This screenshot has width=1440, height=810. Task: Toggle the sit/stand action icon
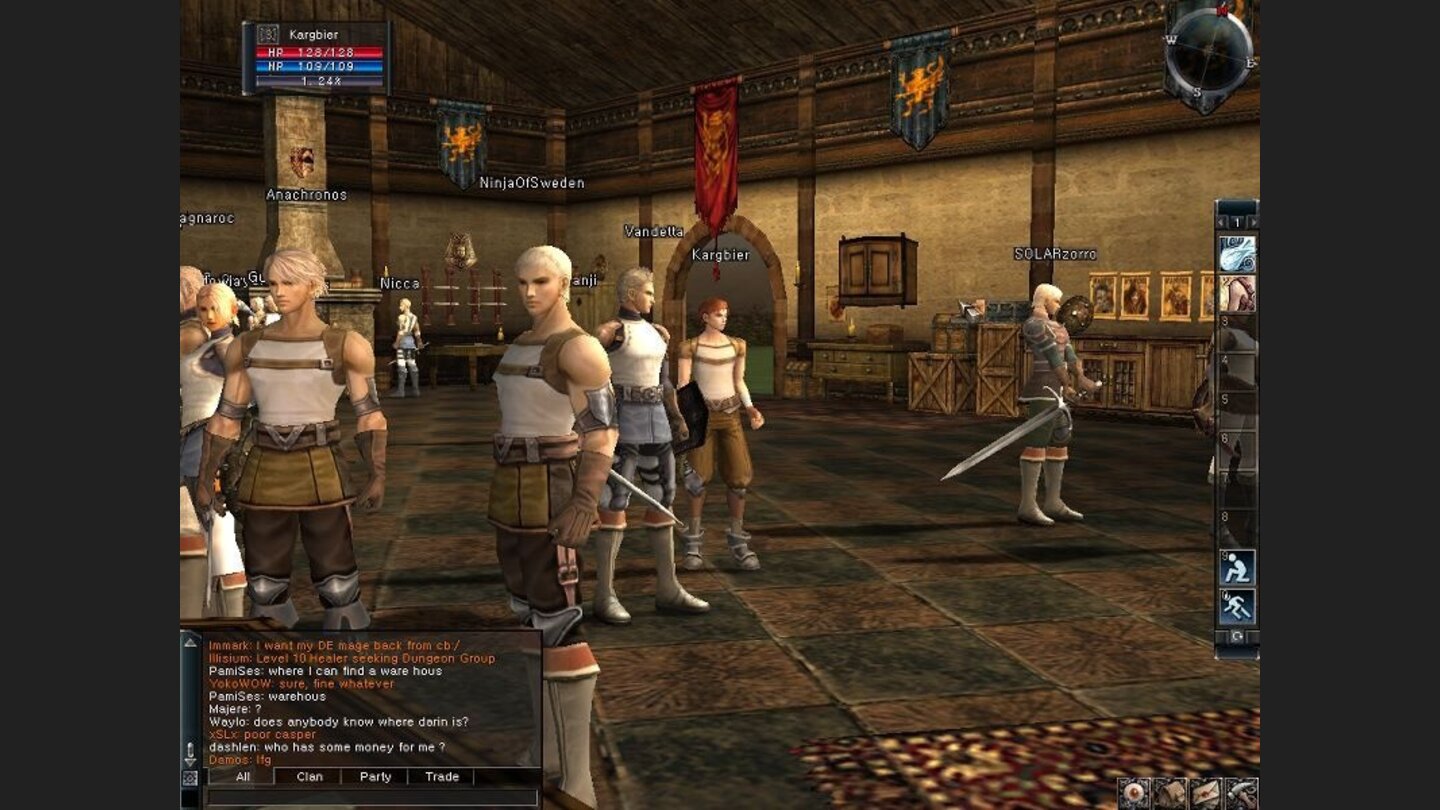click(1237, 568)
